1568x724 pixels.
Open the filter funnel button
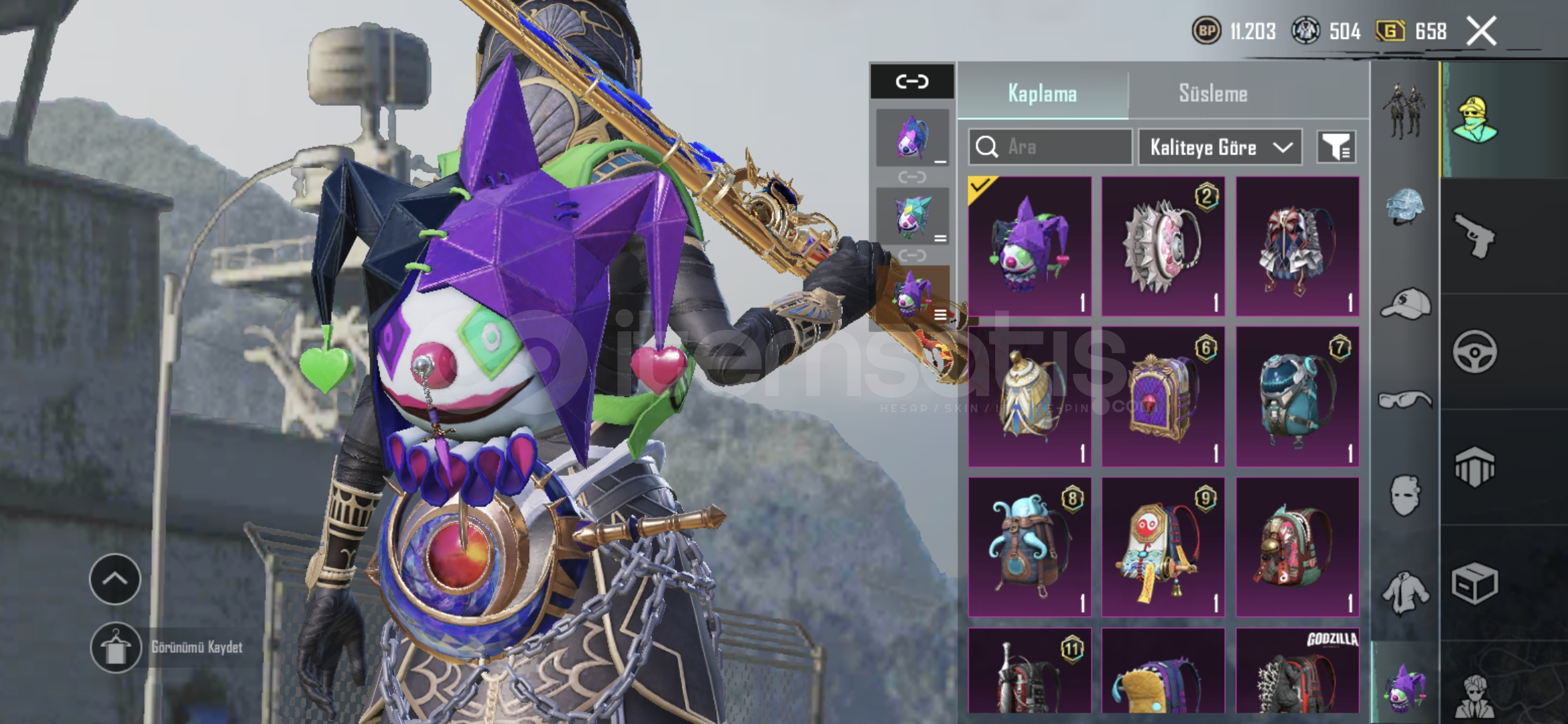[x=1336, y=147]
